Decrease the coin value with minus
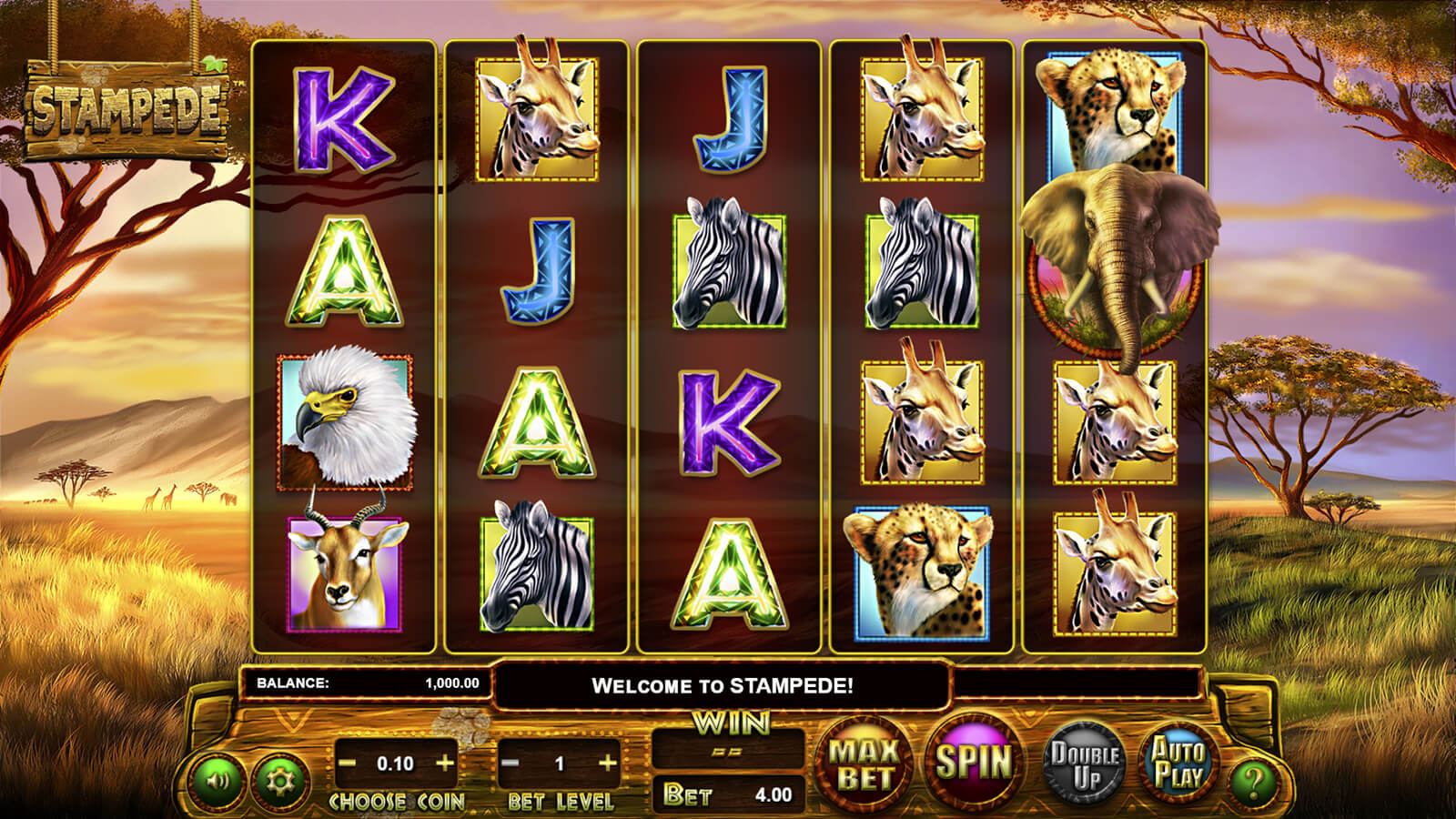 347,763
